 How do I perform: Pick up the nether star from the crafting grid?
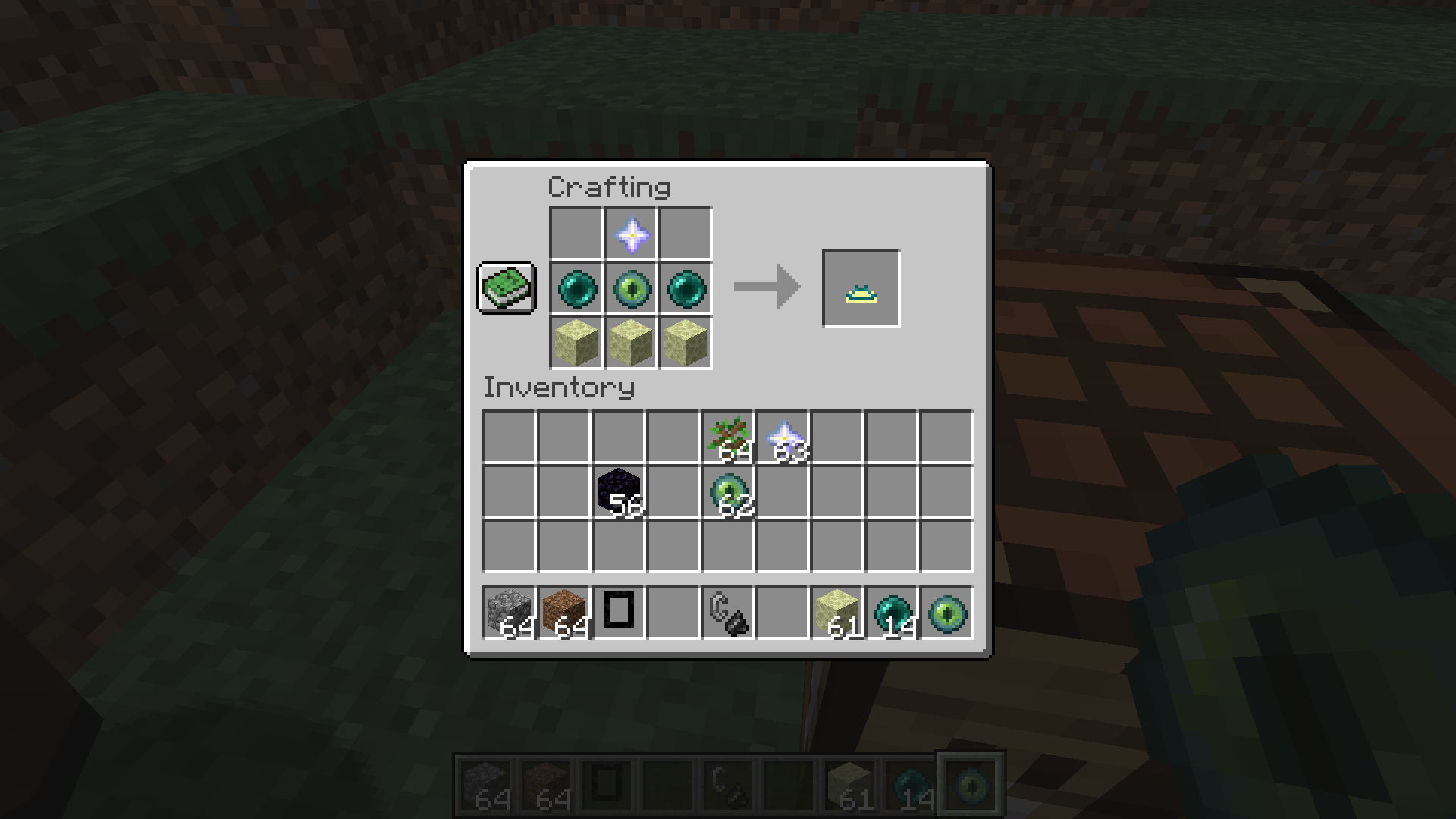[x=630, y=234]
